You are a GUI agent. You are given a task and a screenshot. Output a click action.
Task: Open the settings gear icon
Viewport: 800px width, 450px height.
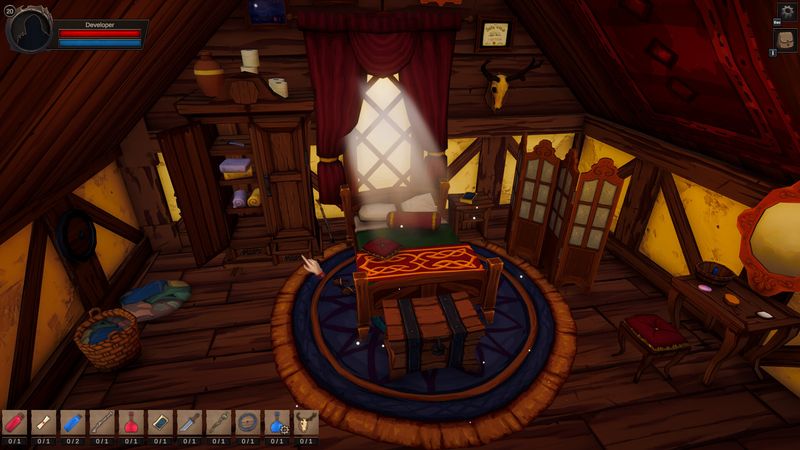tap(786, 11)
